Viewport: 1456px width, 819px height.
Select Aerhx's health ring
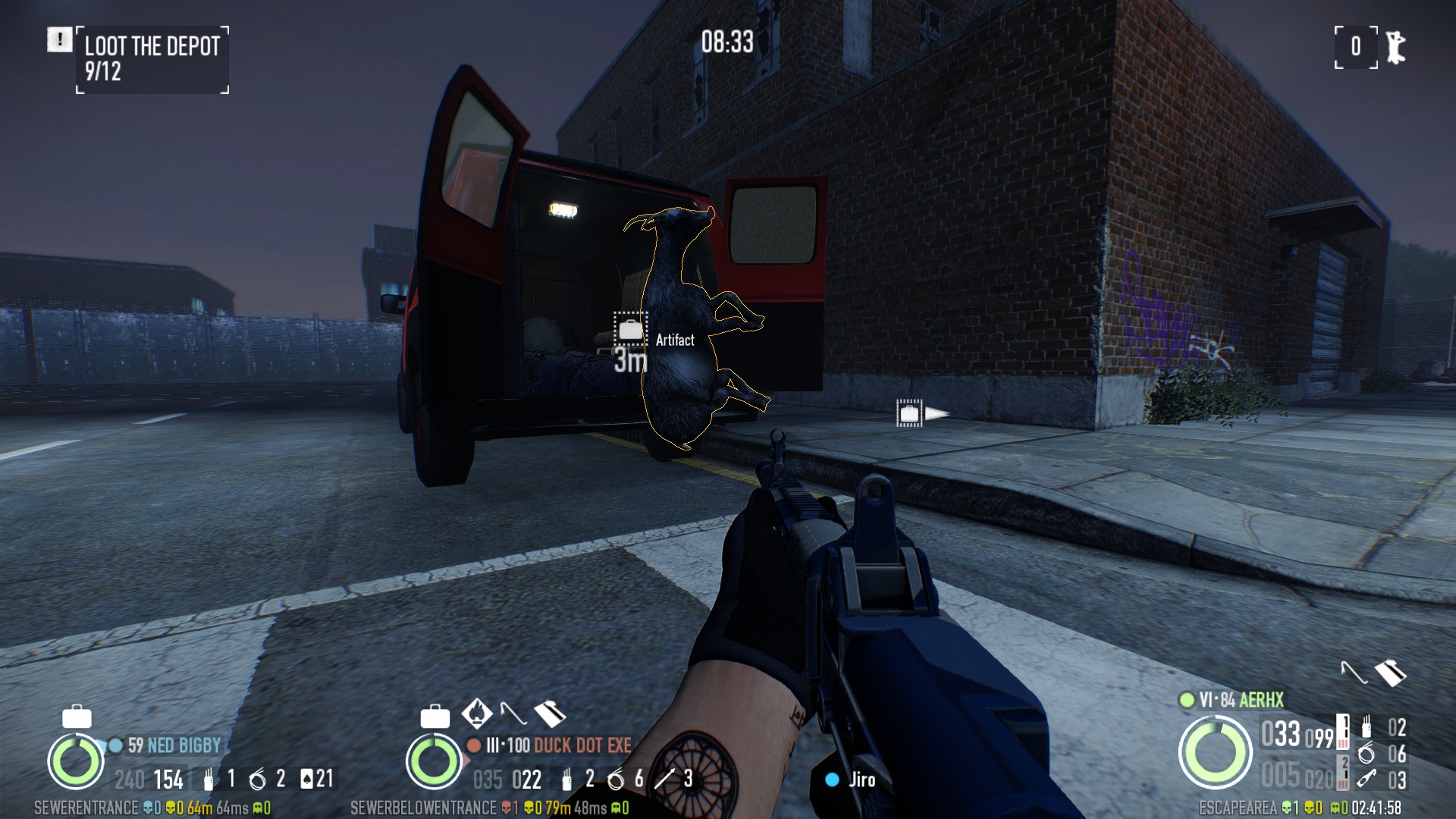pyautogui.click(x=1215, y=752)
